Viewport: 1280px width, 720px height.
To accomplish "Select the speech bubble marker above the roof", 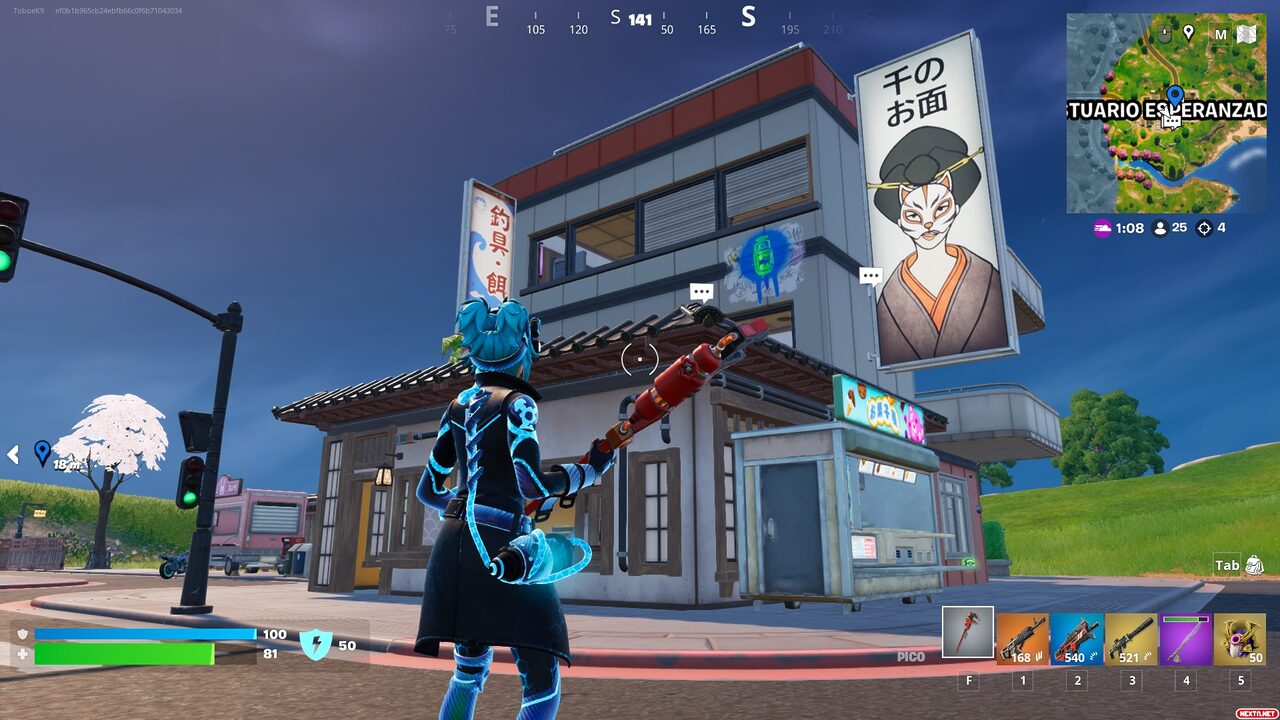I will click(x=702, y=292).
